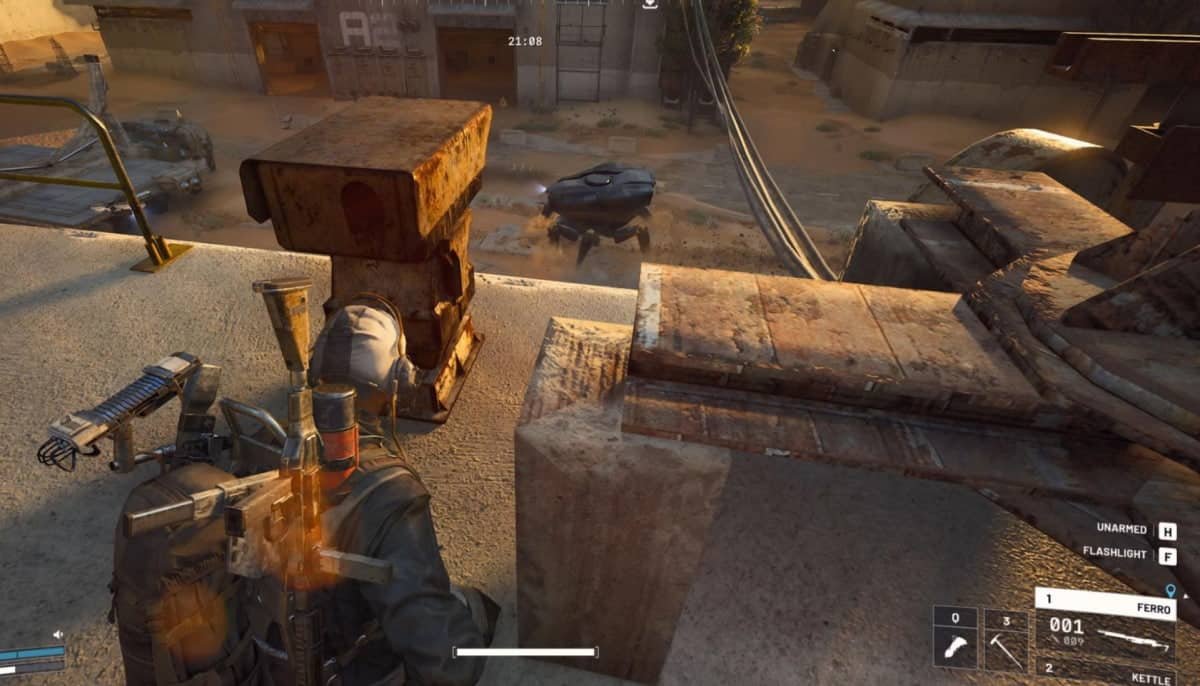Click the blue location pin marker
Screen dimensions: 1200x686
(x=1170, y=591)
